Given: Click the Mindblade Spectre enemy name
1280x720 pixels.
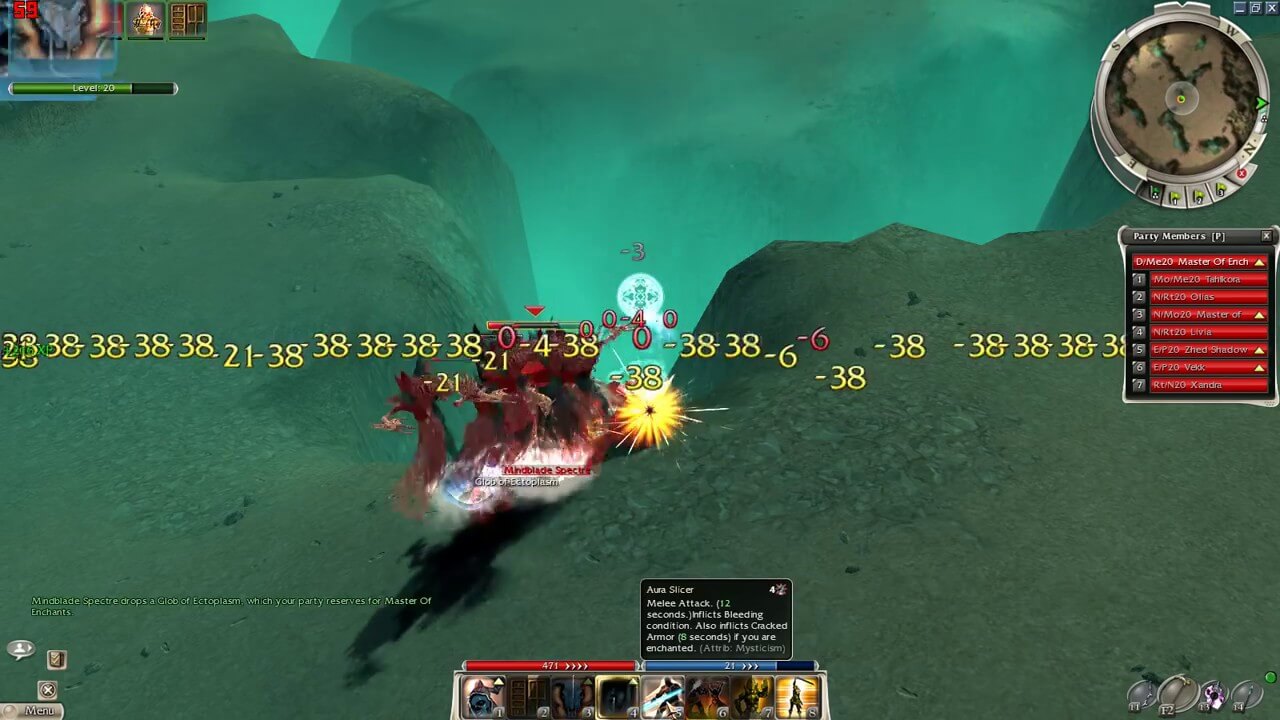Looking at the screenshot, I should click(545, 469).
